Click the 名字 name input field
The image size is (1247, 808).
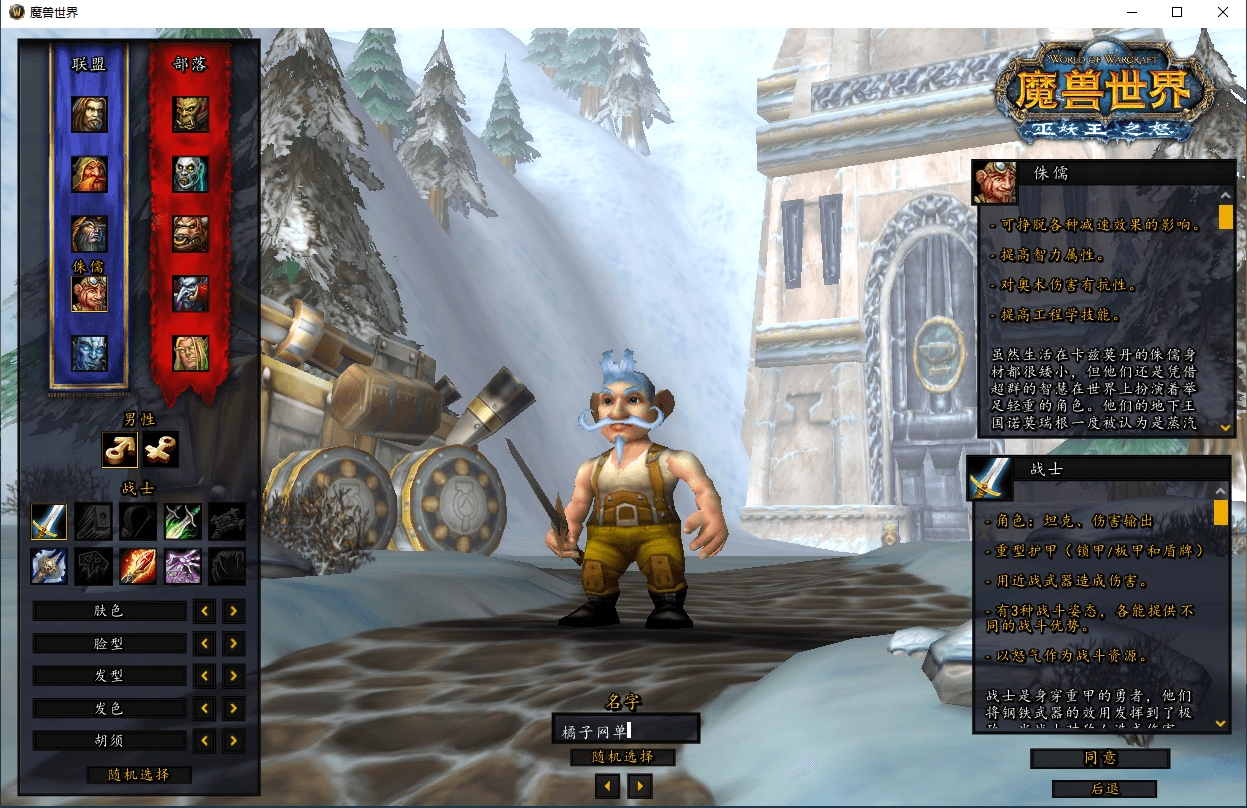click(625, 730)
